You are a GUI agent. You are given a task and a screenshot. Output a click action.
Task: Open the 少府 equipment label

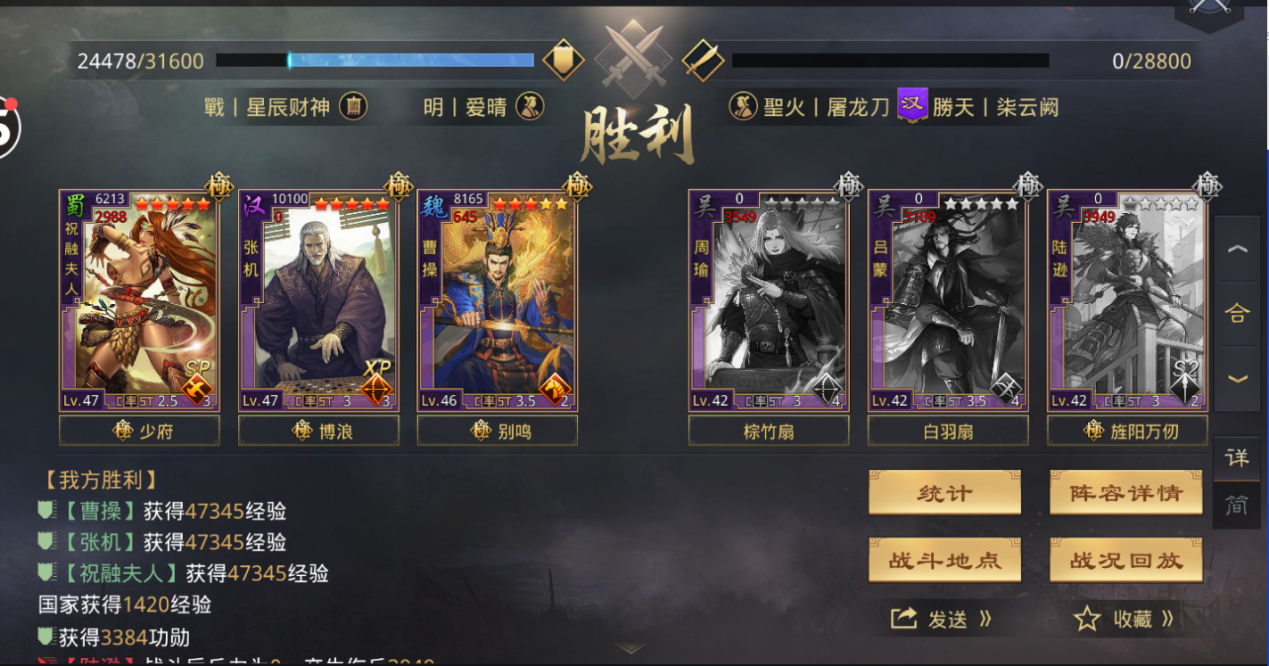(139, 430)
